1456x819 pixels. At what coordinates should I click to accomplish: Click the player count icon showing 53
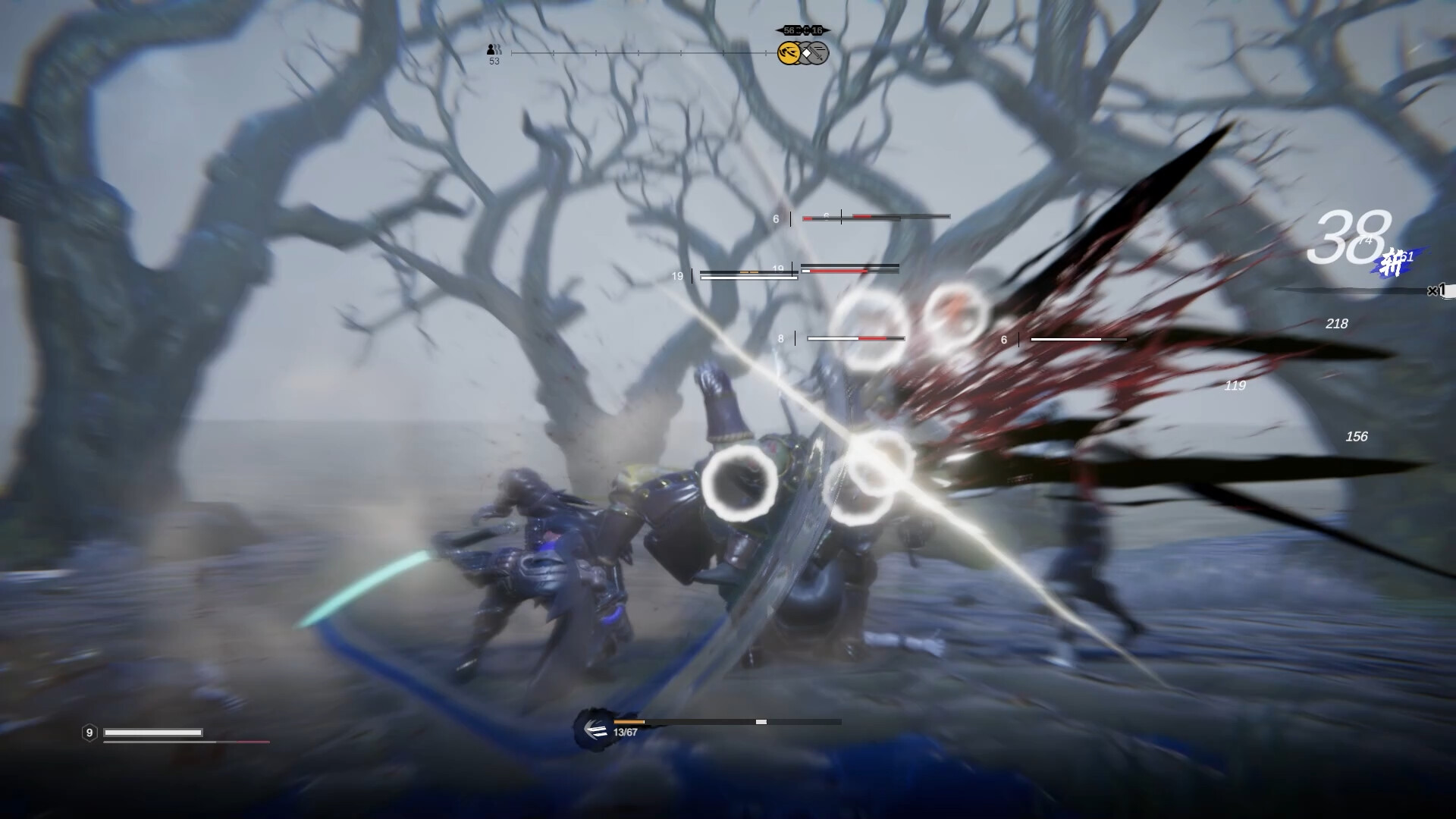[493, 52]
